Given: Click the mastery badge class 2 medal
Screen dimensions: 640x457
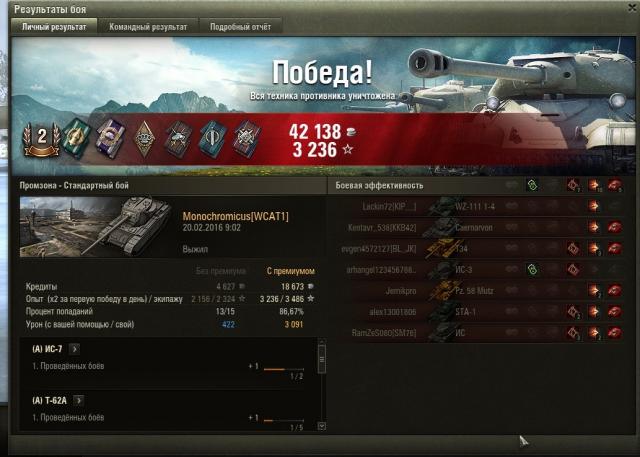Looking at the screenshot, I should click(x=43, y=138).
